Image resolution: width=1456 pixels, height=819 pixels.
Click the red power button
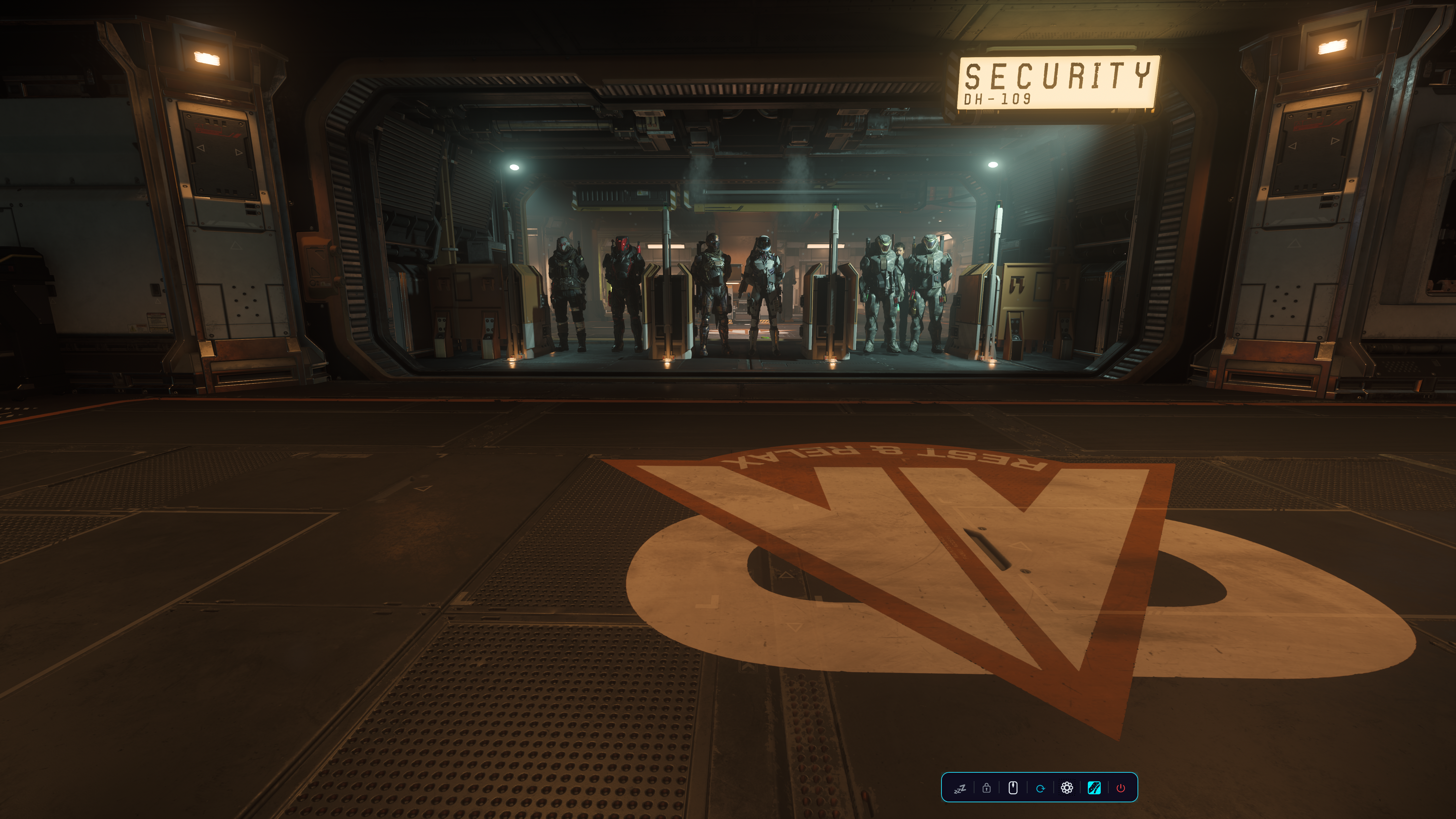[x=1120, y=788]
